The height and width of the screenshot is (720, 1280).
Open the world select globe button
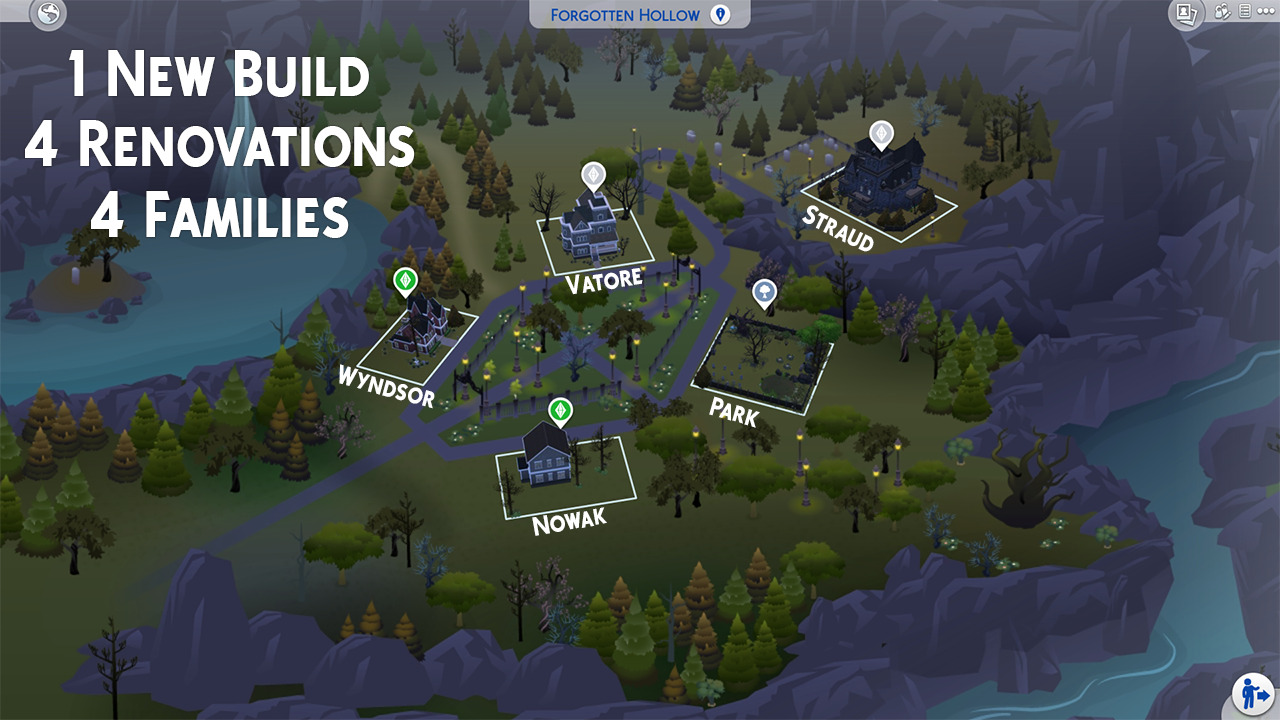coord(48,14)
